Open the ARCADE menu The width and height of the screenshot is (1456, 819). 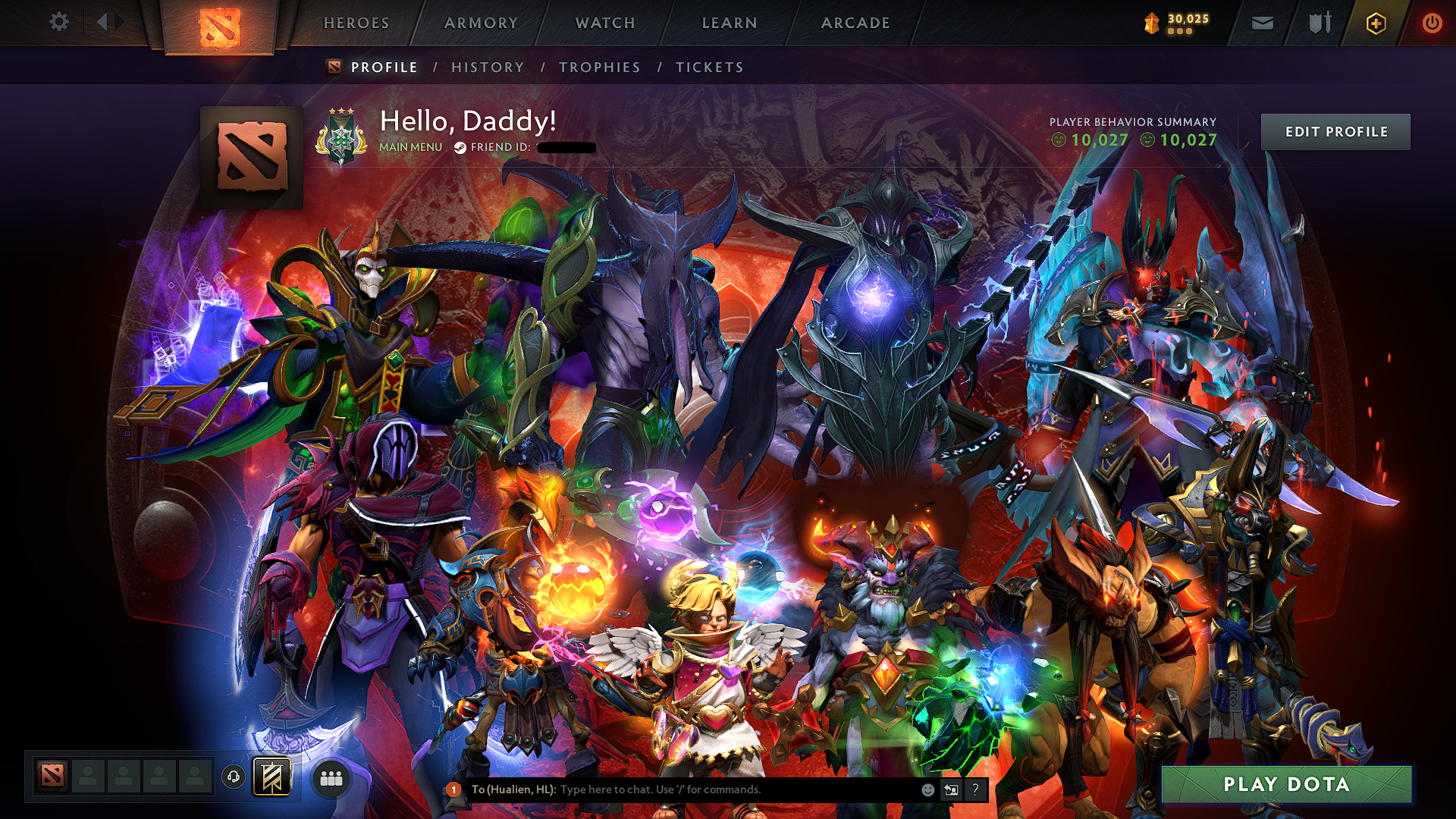(x=855, y=23)
